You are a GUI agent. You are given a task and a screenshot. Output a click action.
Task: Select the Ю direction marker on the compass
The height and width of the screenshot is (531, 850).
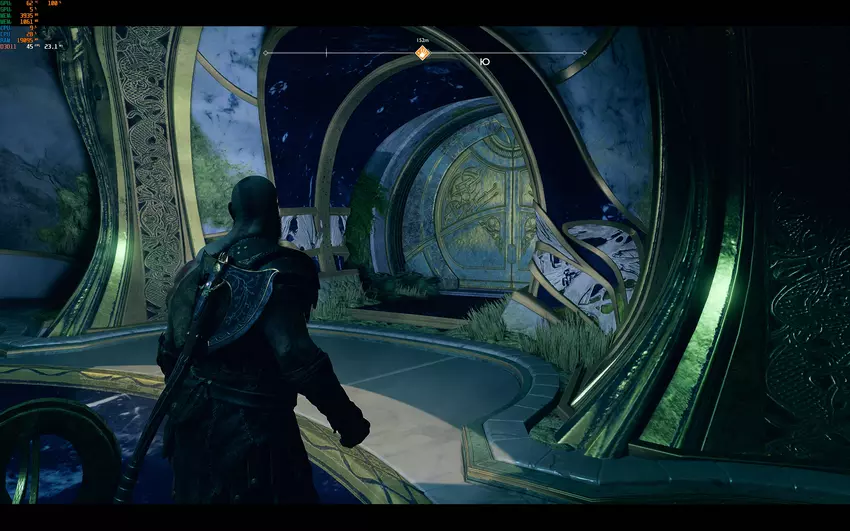click(485, 61)
